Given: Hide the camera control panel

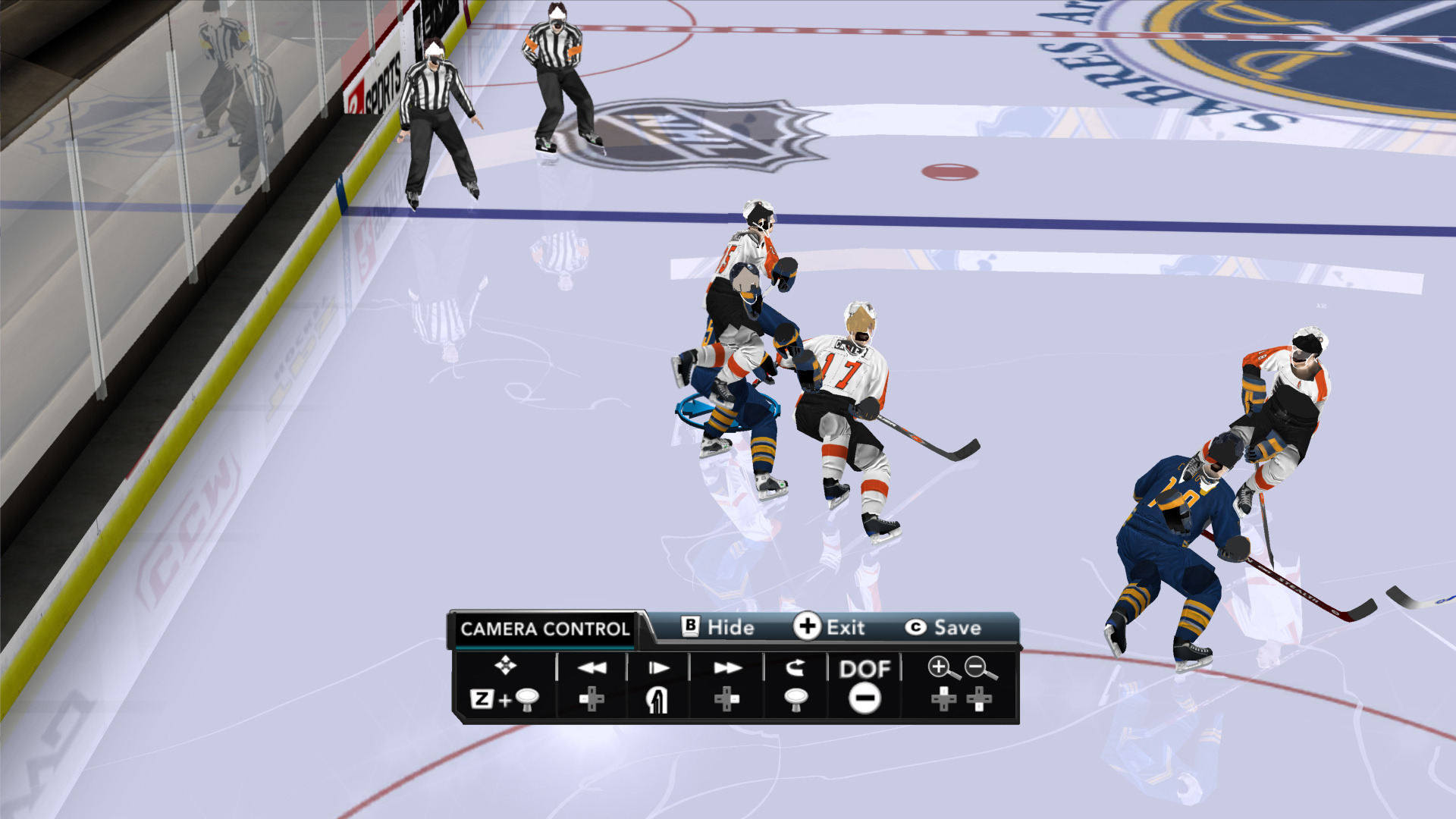Looking at the screenshot, I should coord(718,627).
